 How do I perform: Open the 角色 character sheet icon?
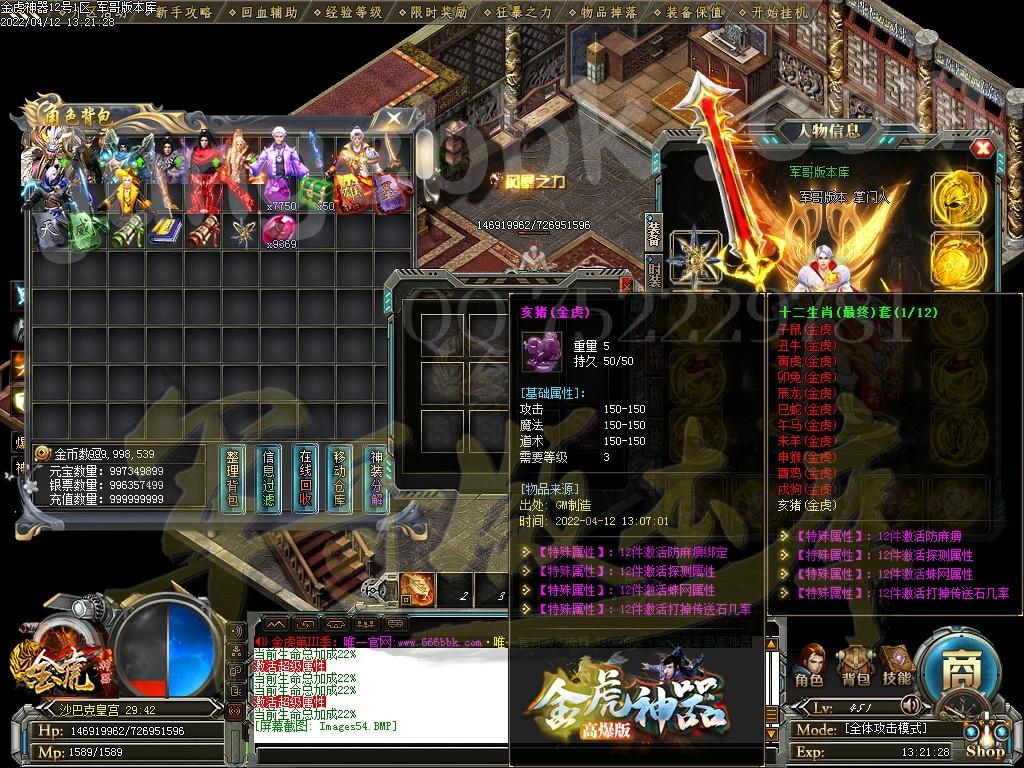click(809, 663)
